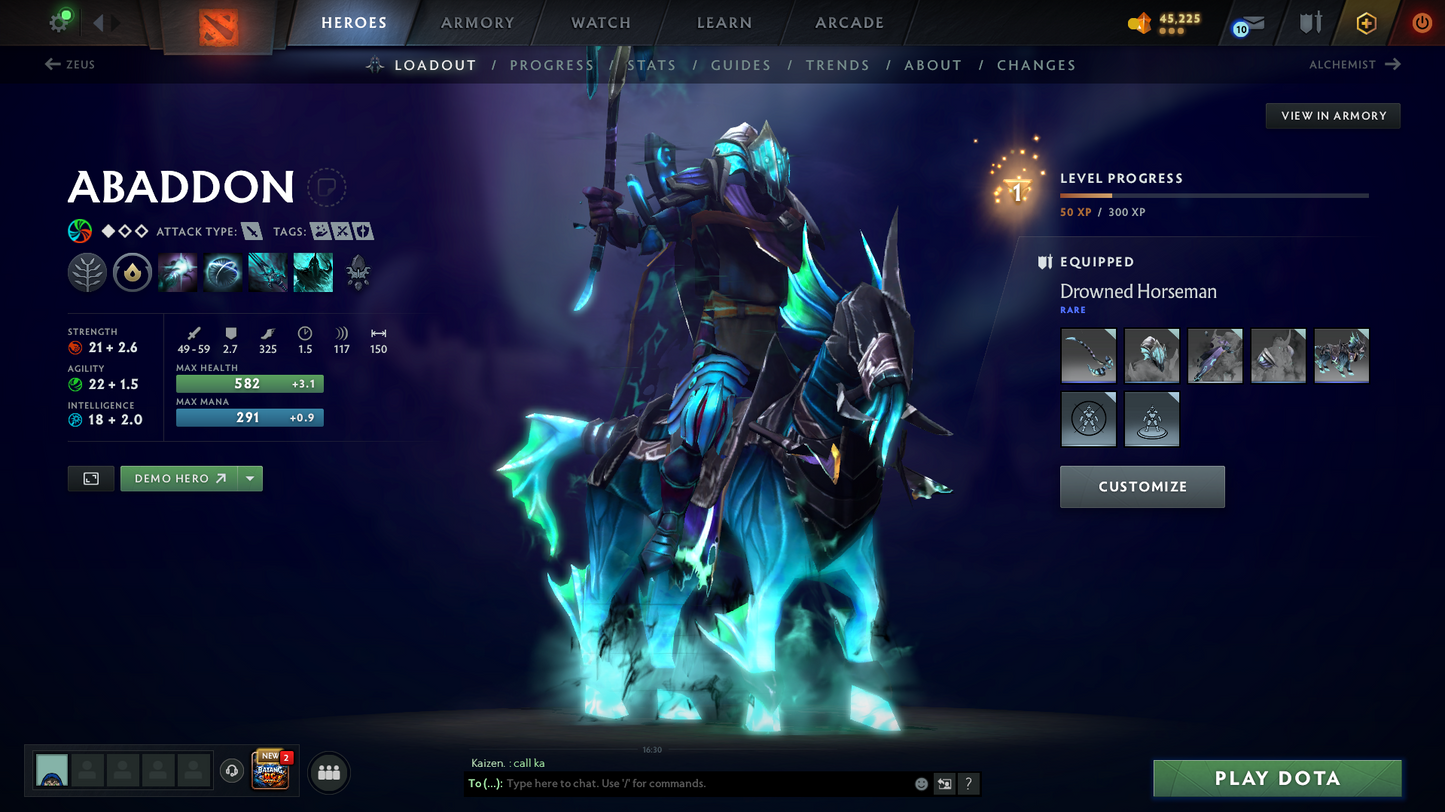
Task: Click Abaddon's facet droplet icon
Action: point(132,272)
